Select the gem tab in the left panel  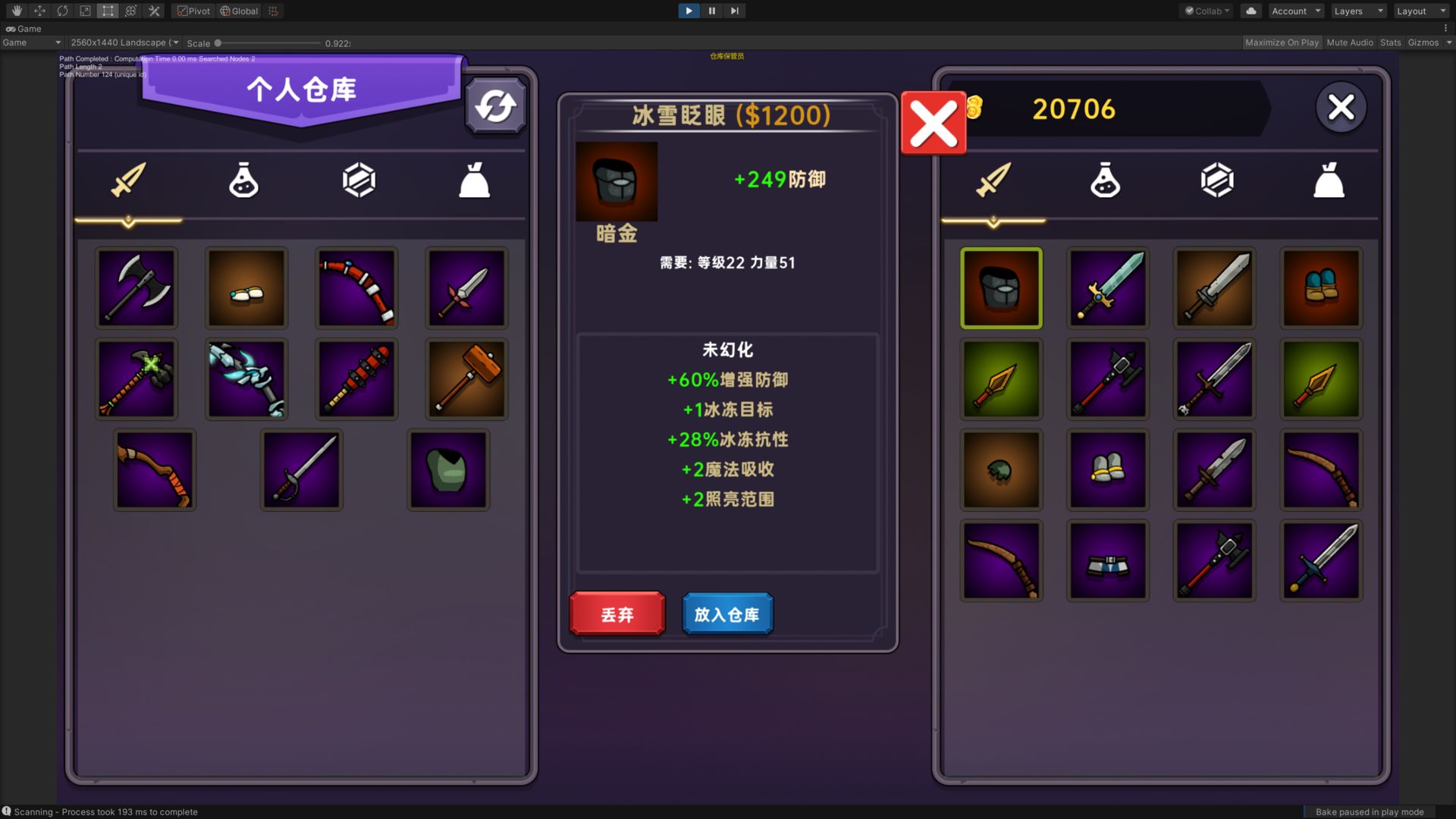[357, 180]
